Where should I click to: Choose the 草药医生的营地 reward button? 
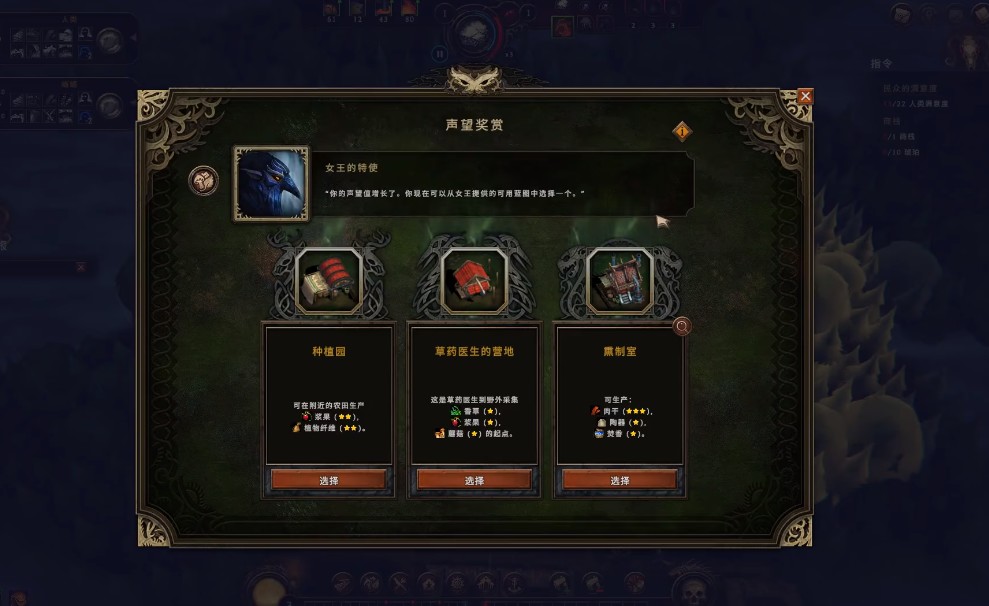pyautogui.click(x=474, y=480)
